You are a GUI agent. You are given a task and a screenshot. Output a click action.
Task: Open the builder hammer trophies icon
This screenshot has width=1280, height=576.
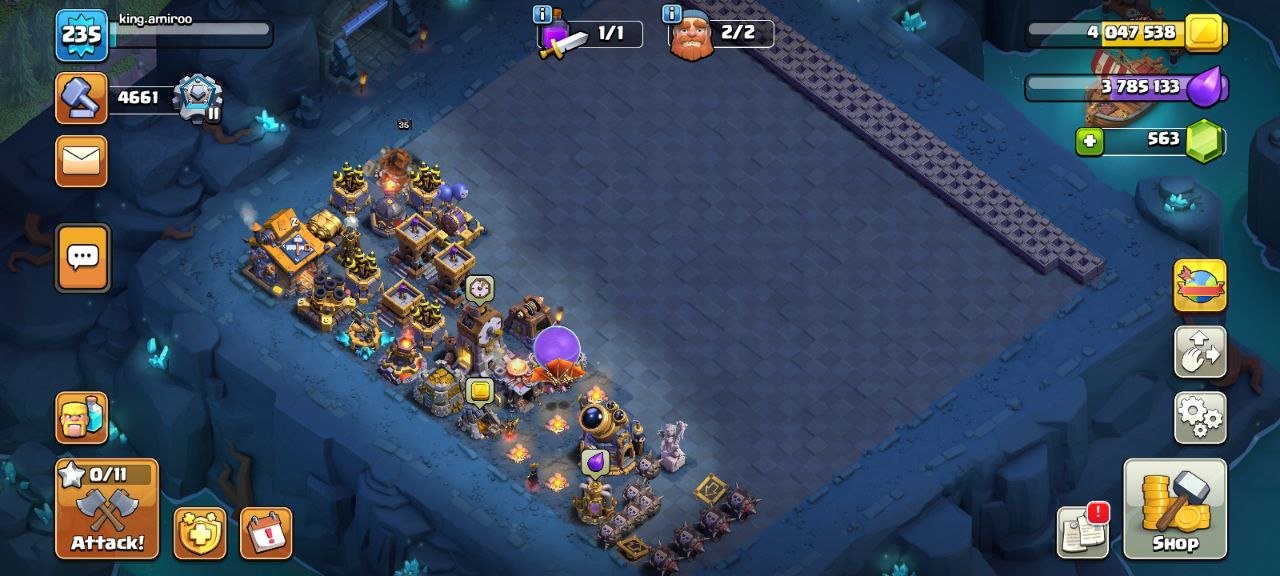81,98
